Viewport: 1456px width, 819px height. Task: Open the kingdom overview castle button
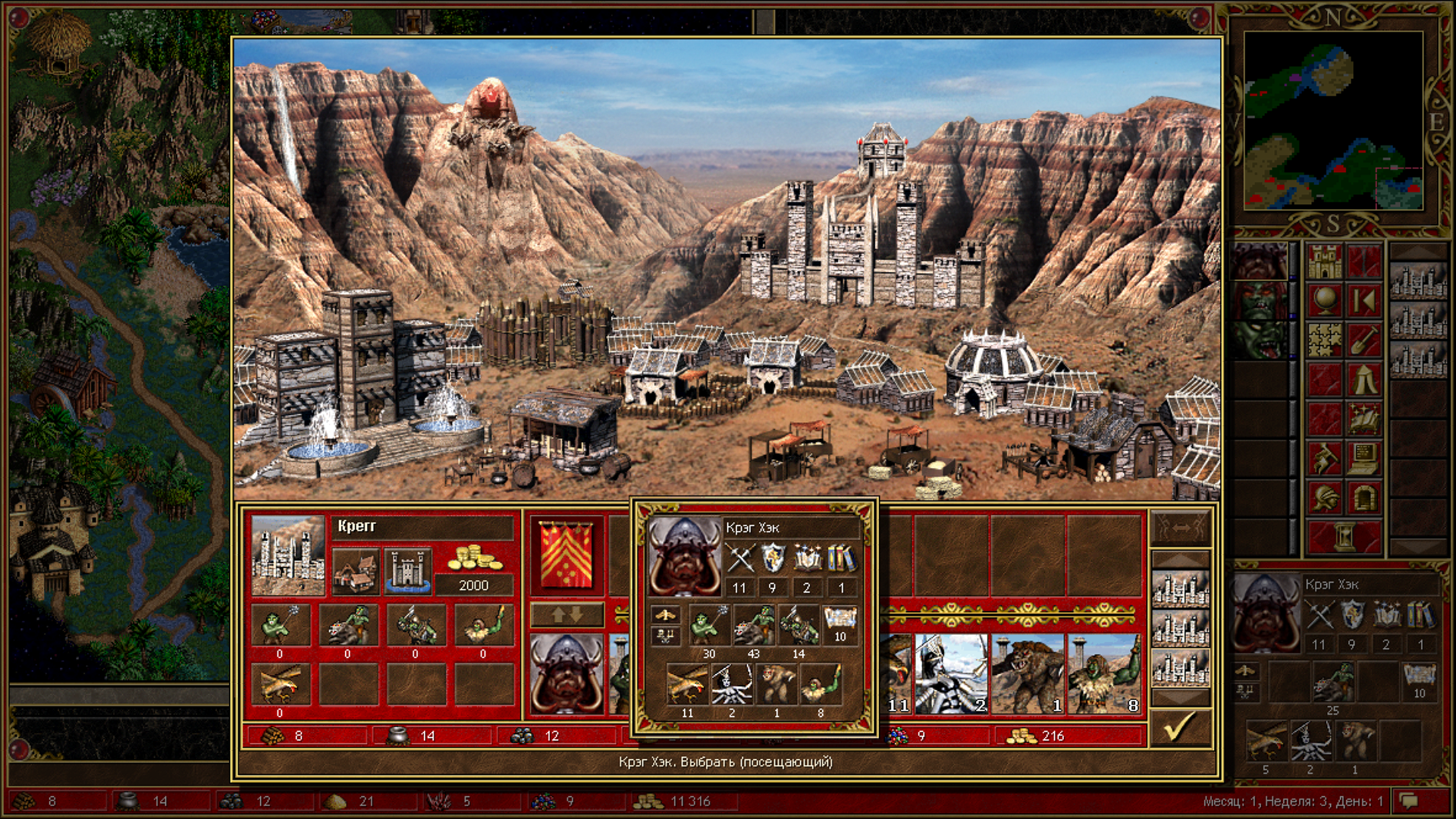[x=1324, y=262]
